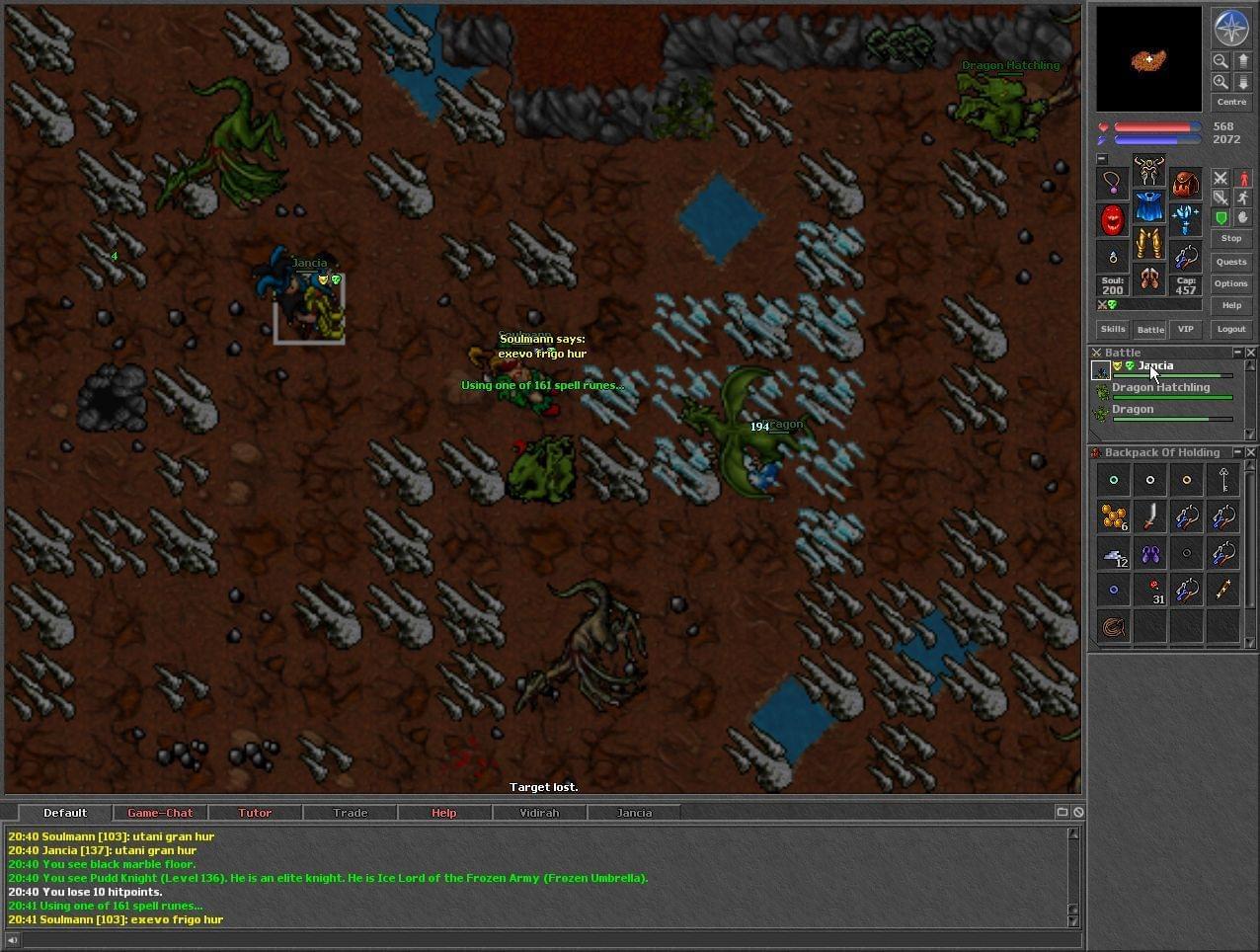This screenshot has width=1260, height=952.
Task: Centre the minimap view
Action: [1231, 102]
